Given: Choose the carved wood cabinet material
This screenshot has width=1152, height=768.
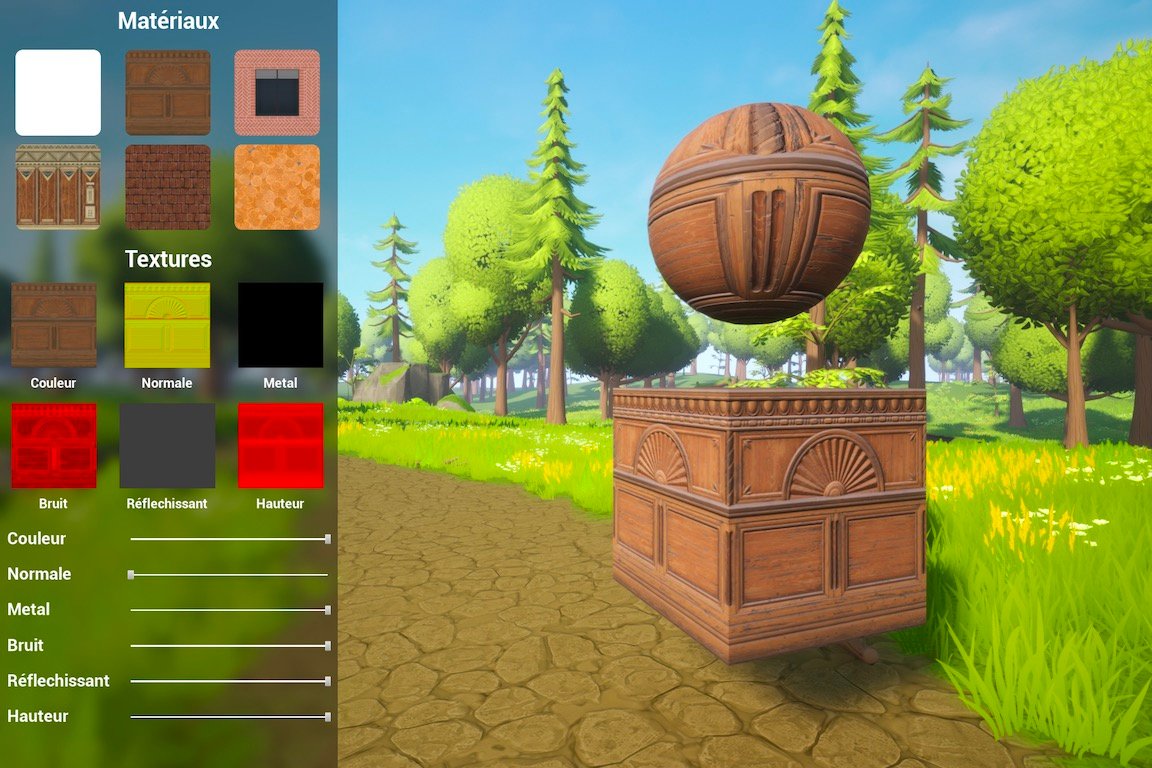Looking at the screenshot, I should point(168,92).
